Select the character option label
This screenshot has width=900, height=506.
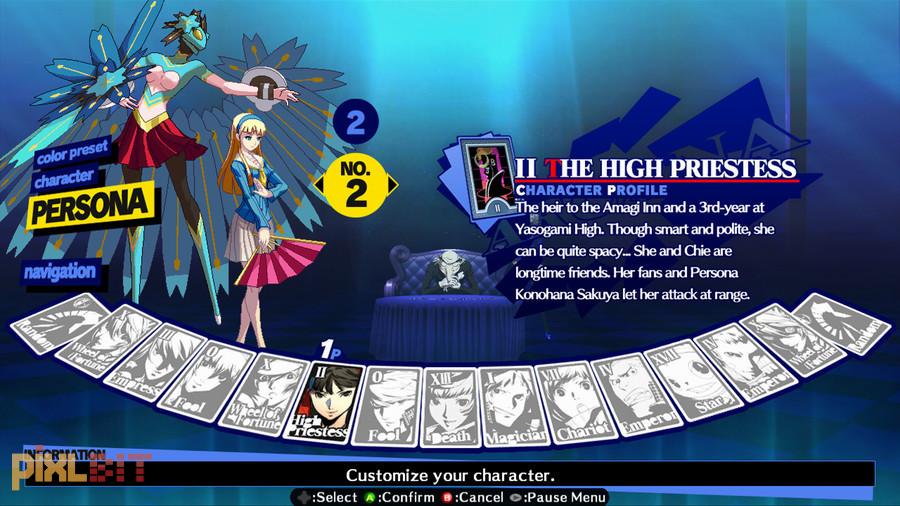click(x=66, y=176)
